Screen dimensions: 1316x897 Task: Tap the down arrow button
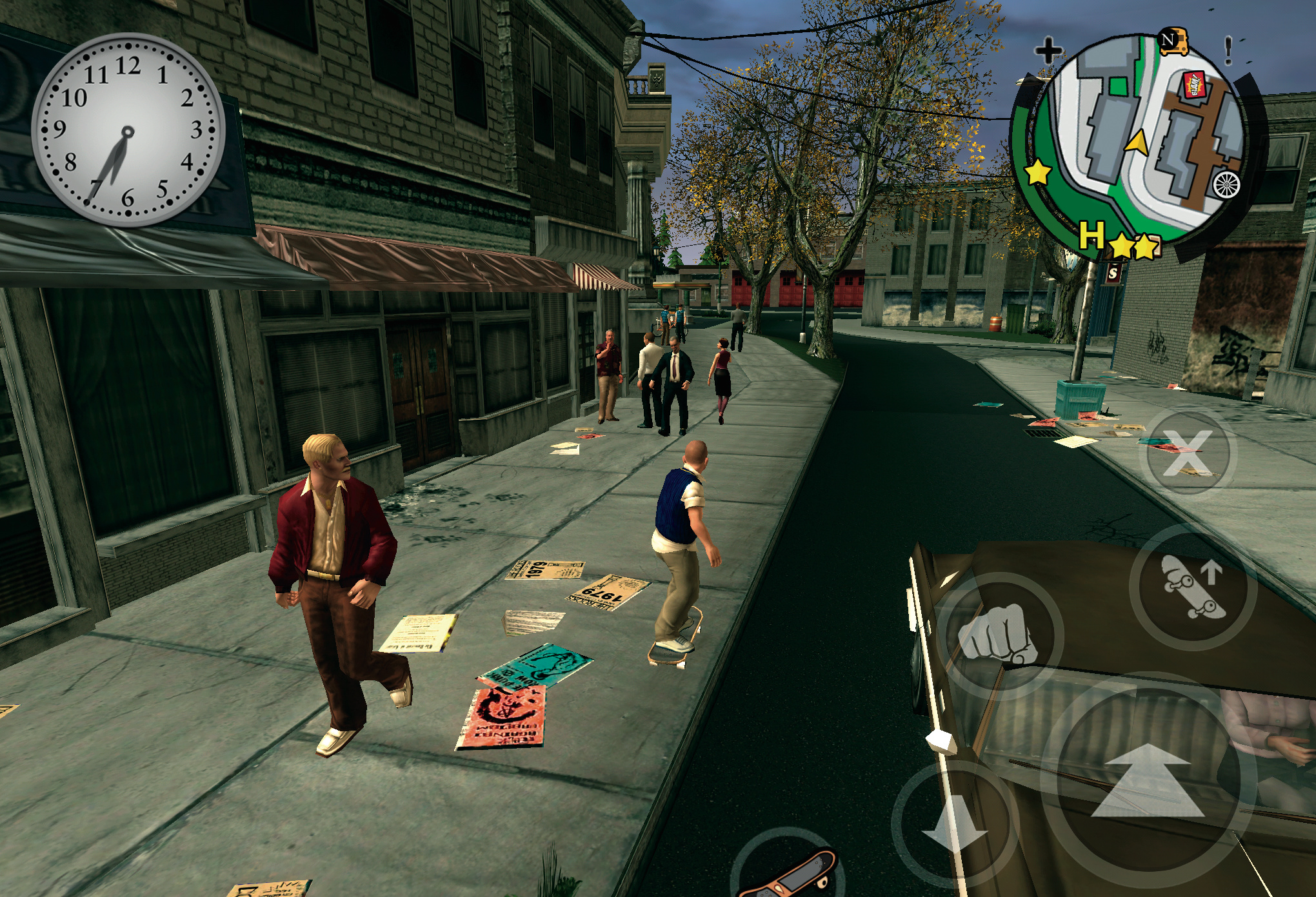tap(955, 824)
